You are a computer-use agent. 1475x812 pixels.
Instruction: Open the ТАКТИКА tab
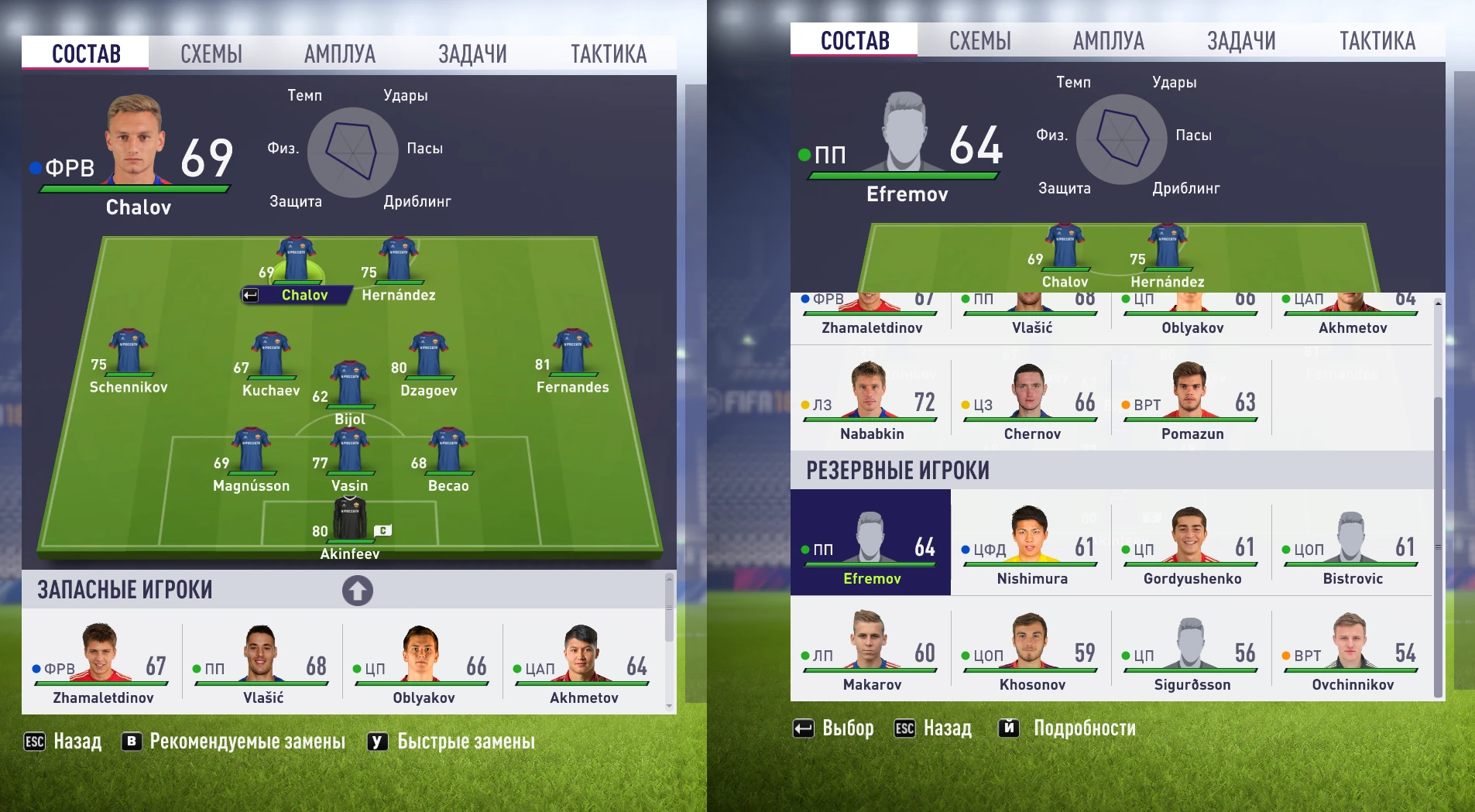609,53
